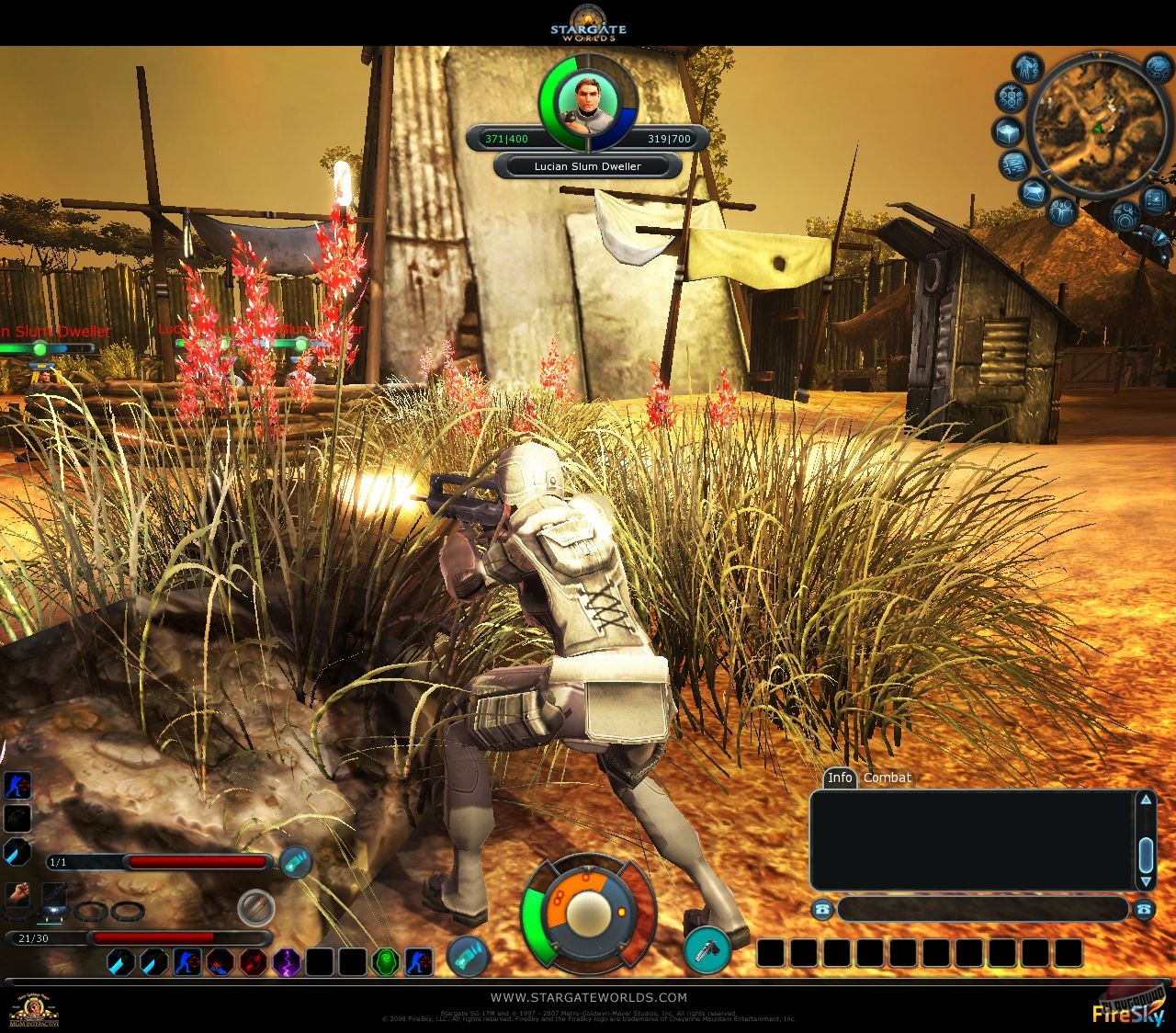This screenshot has height=1033, width=1176.
Task: Activate the purple lightning ability on the hotbar
Action: coord(285,962)
